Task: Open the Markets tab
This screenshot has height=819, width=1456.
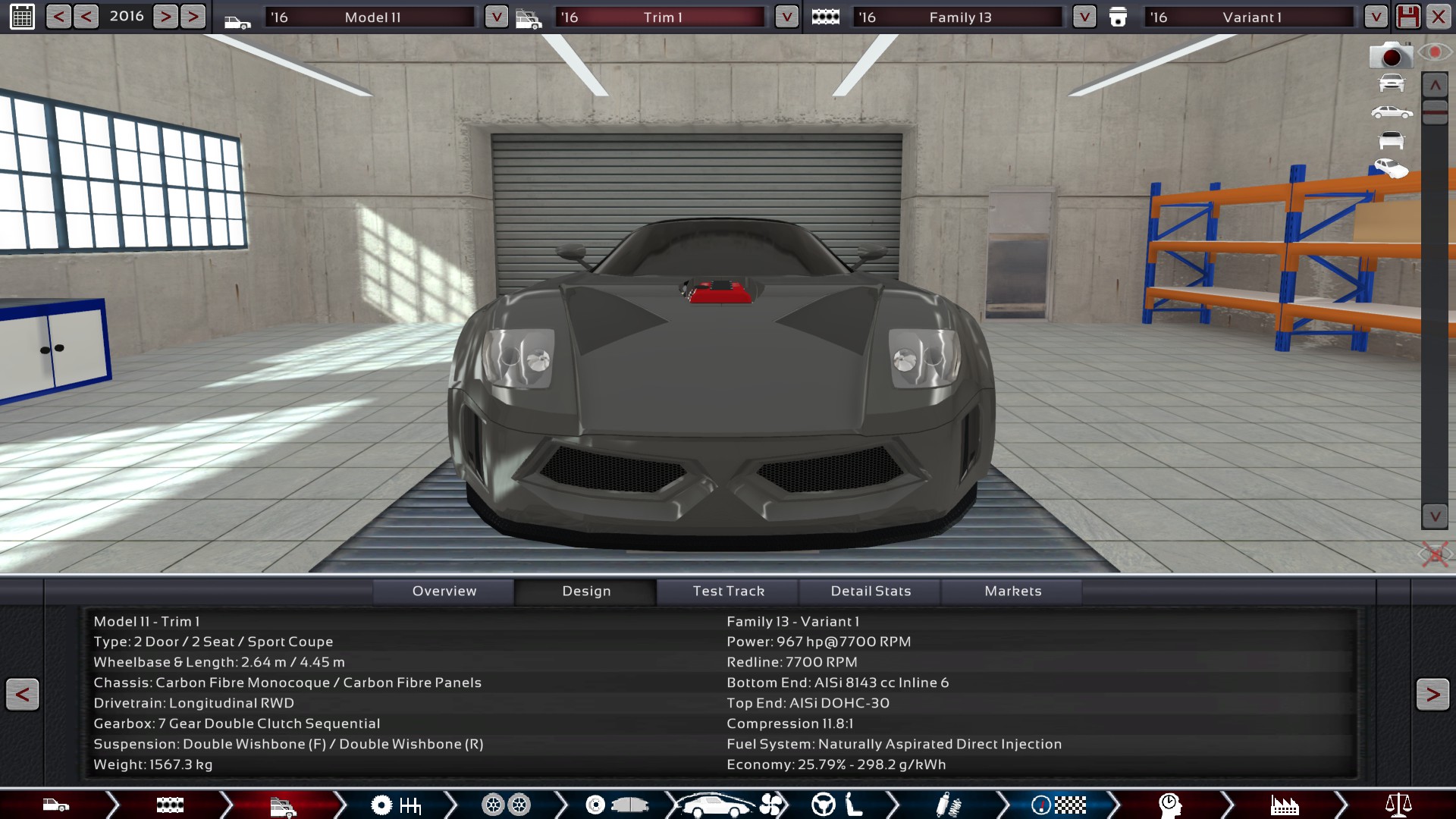Action: coord(1012,591)
